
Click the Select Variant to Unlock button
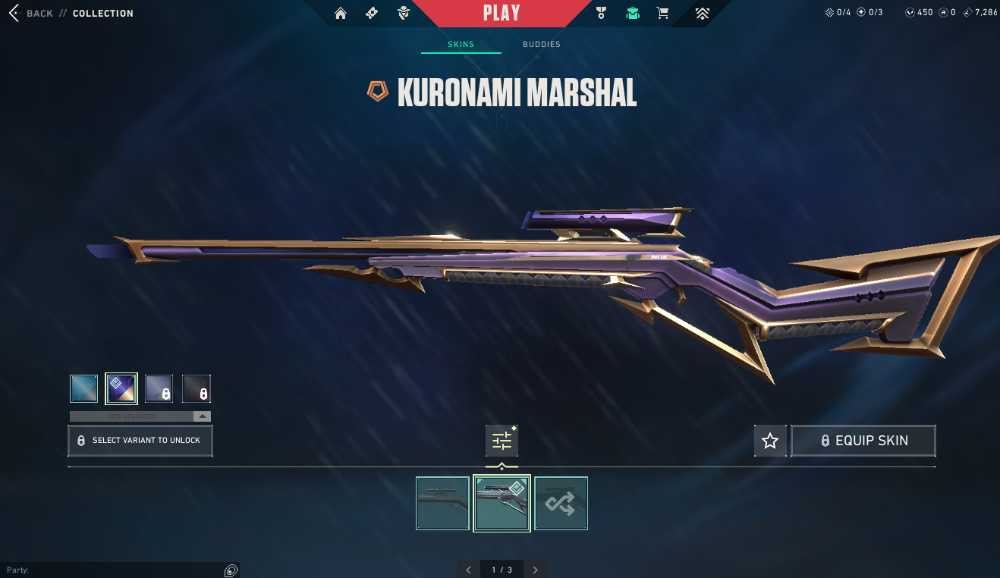coord(140,440)
